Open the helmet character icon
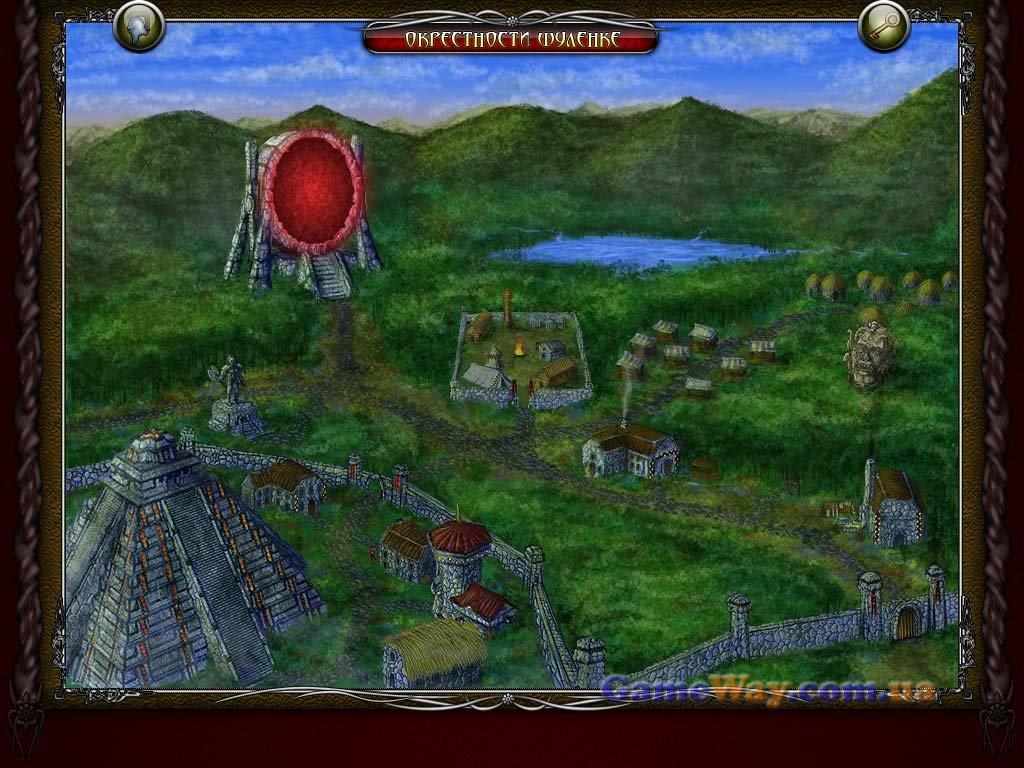This screenshot has width=1024, height=768. (139, 27)
